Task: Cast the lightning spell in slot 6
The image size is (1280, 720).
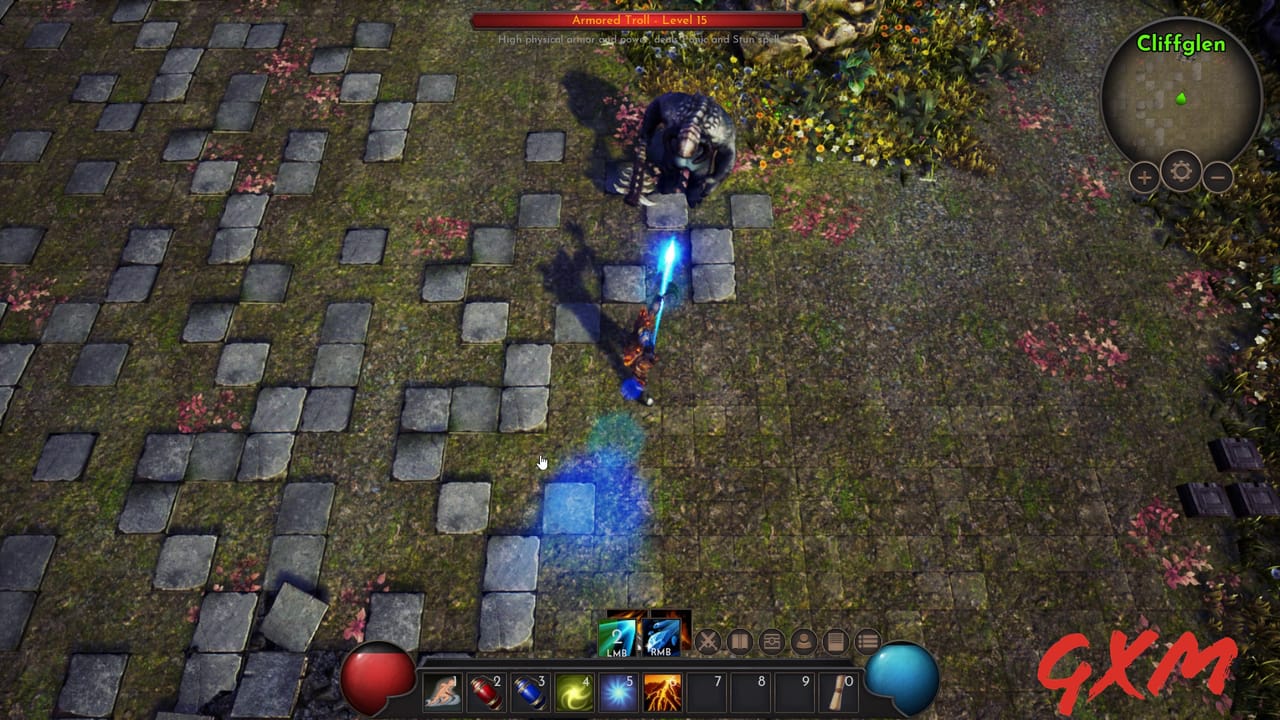Action: point(663,691)
